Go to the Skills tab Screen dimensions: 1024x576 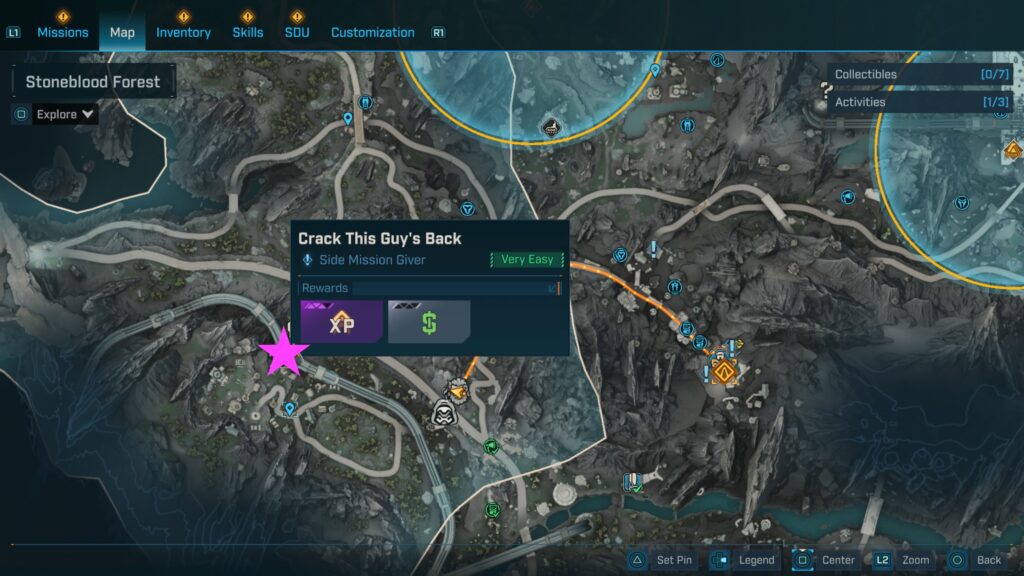(248, 32)
